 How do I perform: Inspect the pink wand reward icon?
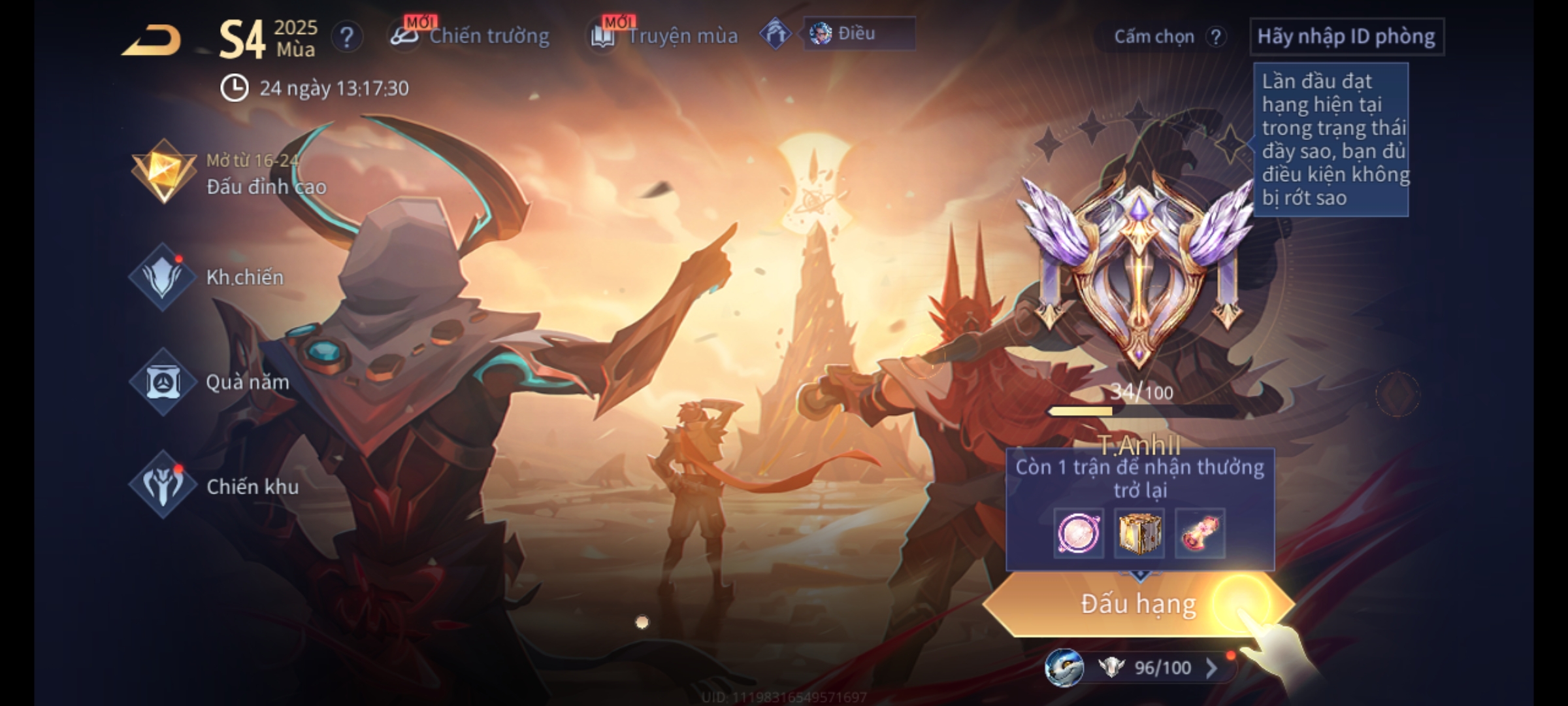[x=1200, y=533]
